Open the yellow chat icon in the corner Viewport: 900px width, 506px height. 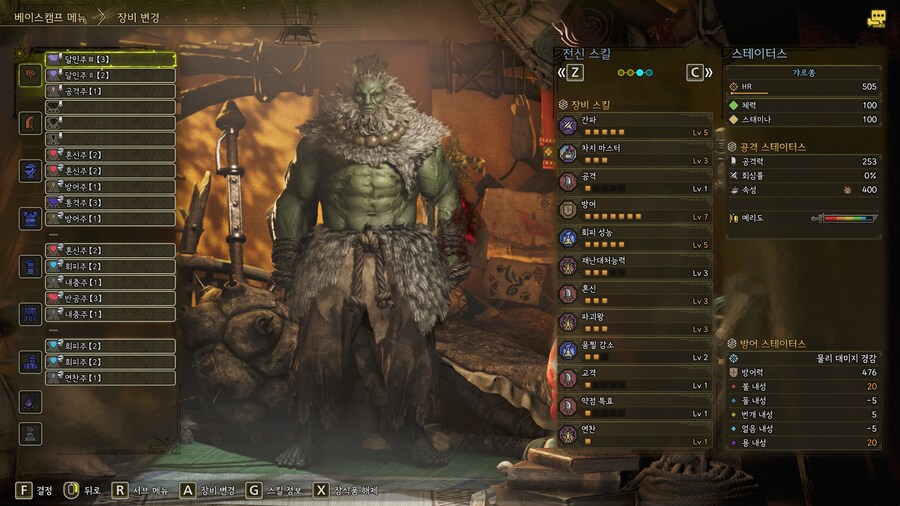point(877,18)
